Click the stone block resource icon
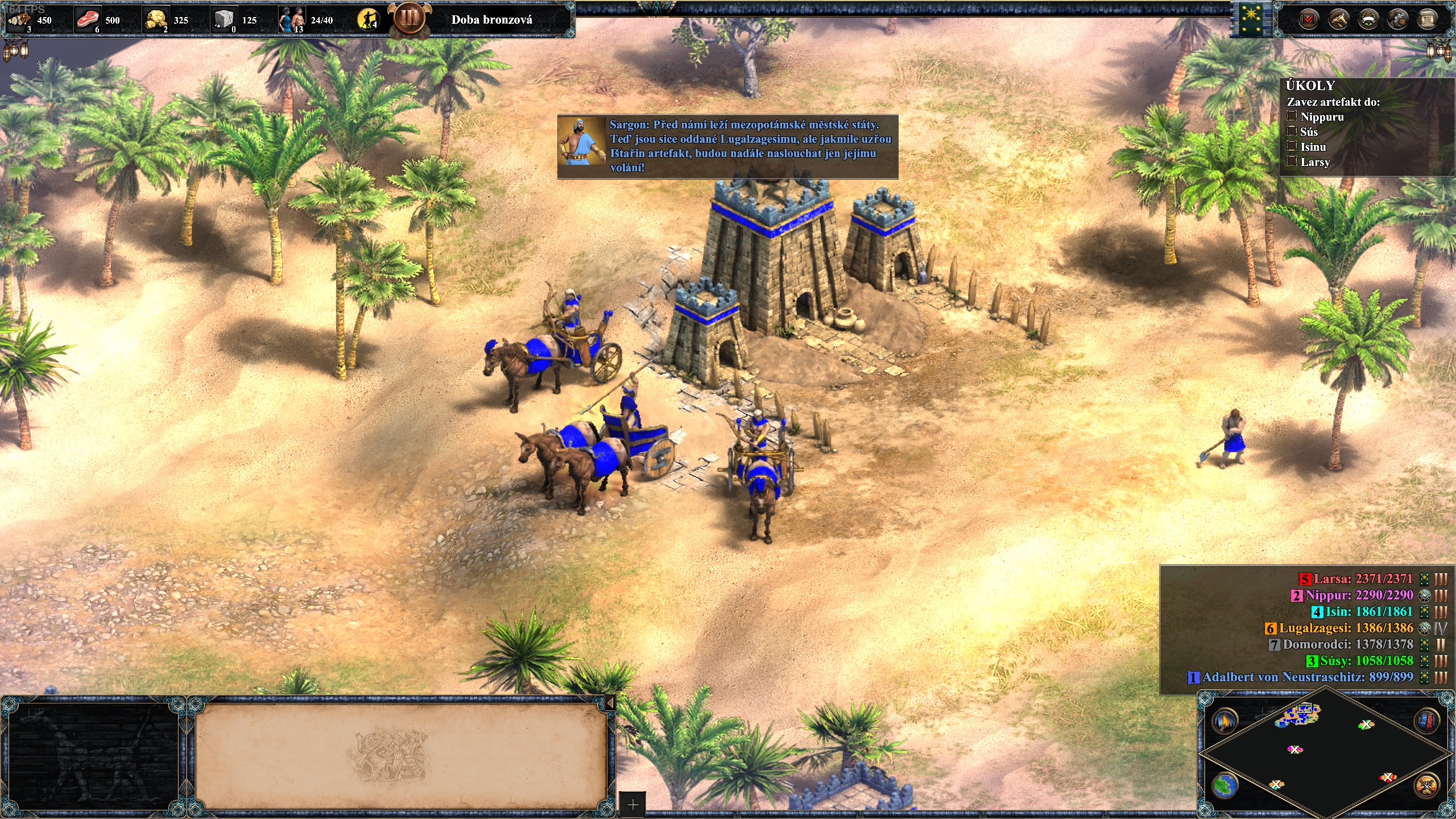Viewport: 1456px width, 819px height. click(x=224, y=20)
